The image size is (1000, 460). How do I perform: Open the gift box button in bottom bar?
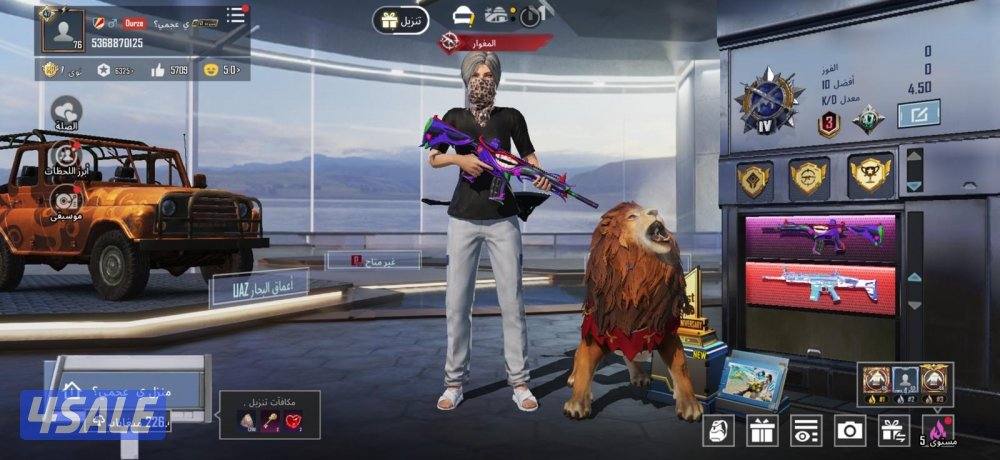coord(762,431)
